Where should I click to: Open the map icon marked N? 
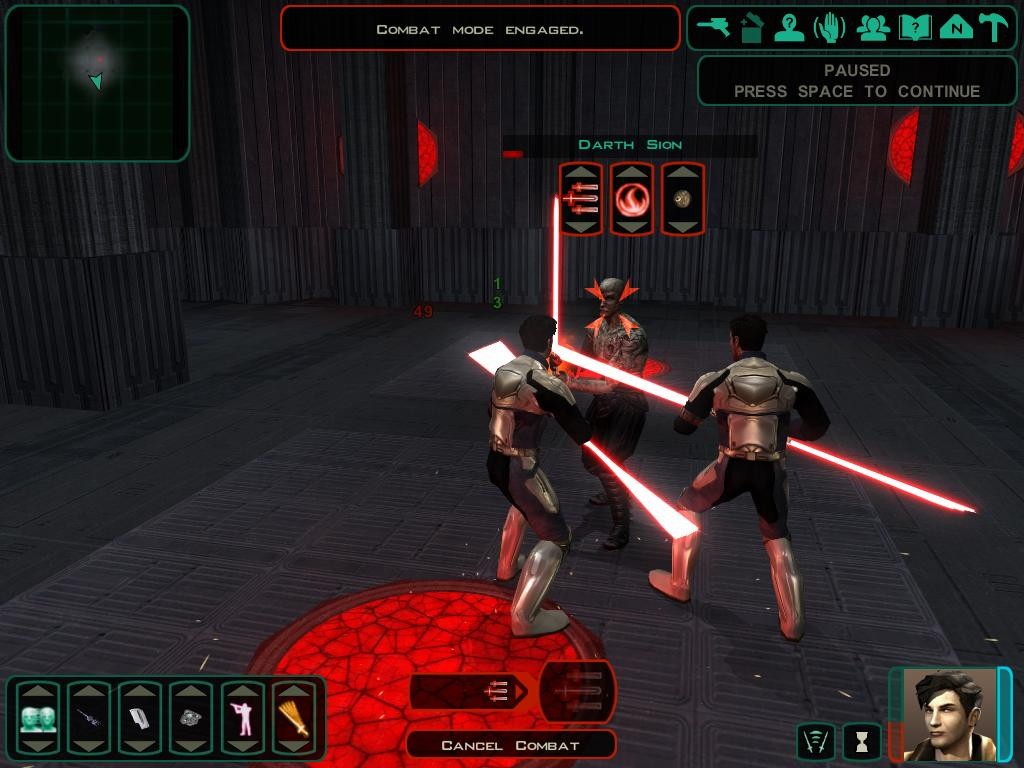click(x=956, y=28)
